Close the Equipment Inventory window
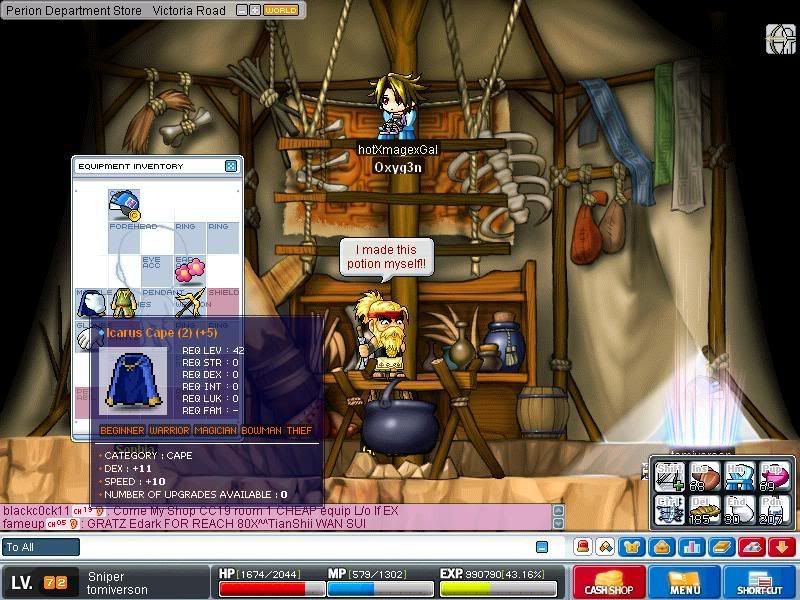800x600 pixels. coord(231,166)
